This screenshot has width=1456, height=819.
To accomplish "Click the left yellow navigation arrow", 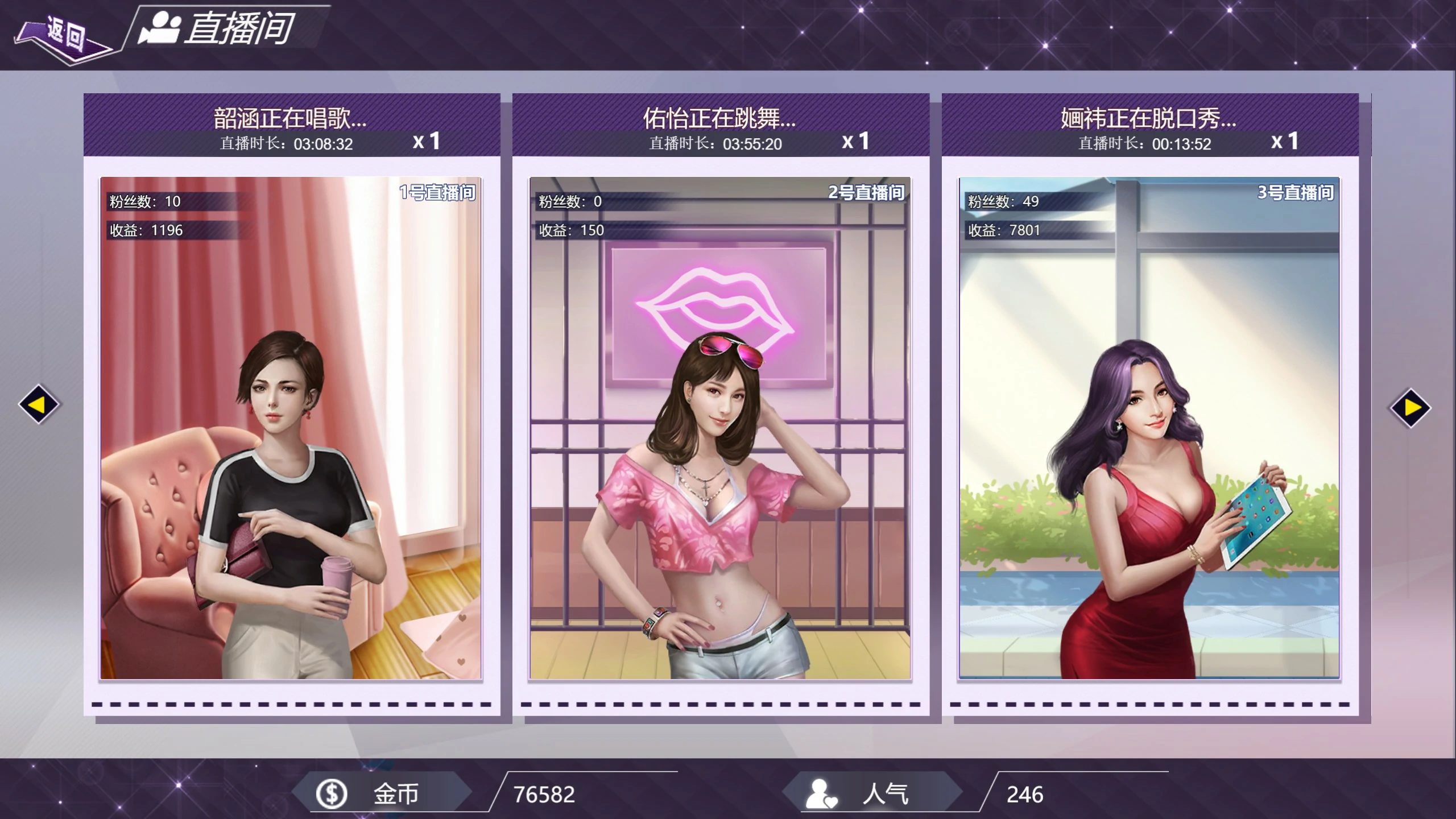I will (x=38, y=404).
